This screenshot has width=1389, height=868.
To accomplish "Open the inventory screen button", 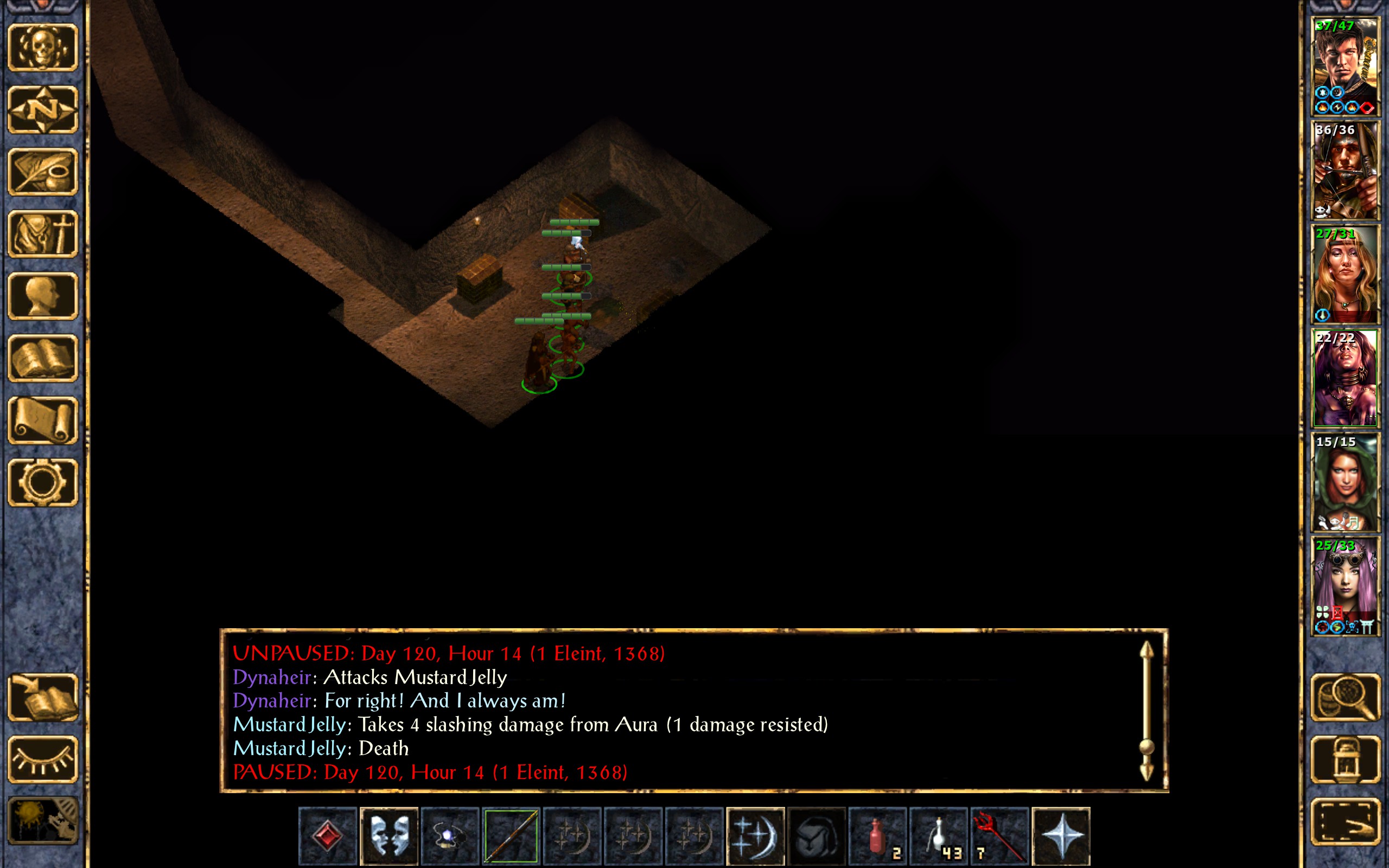I will 43,234.
